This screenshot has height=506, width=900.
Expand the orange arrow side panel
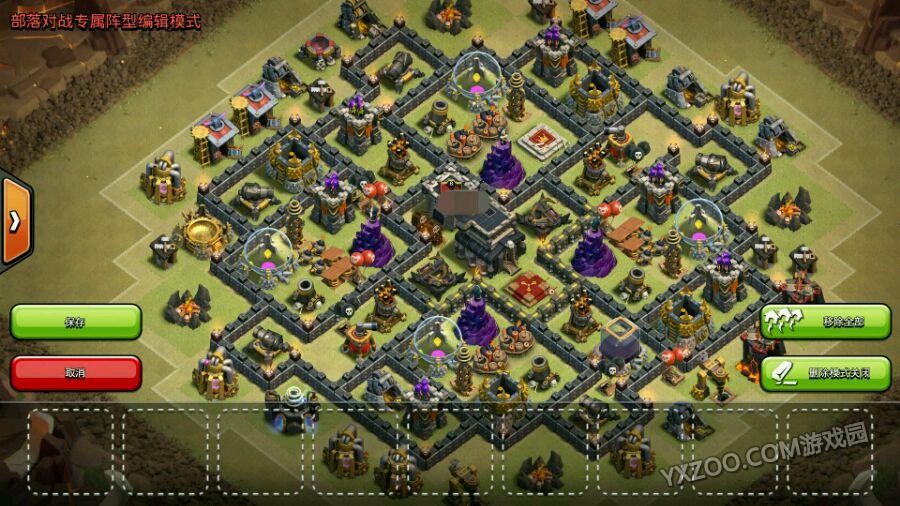coord(14,222)
